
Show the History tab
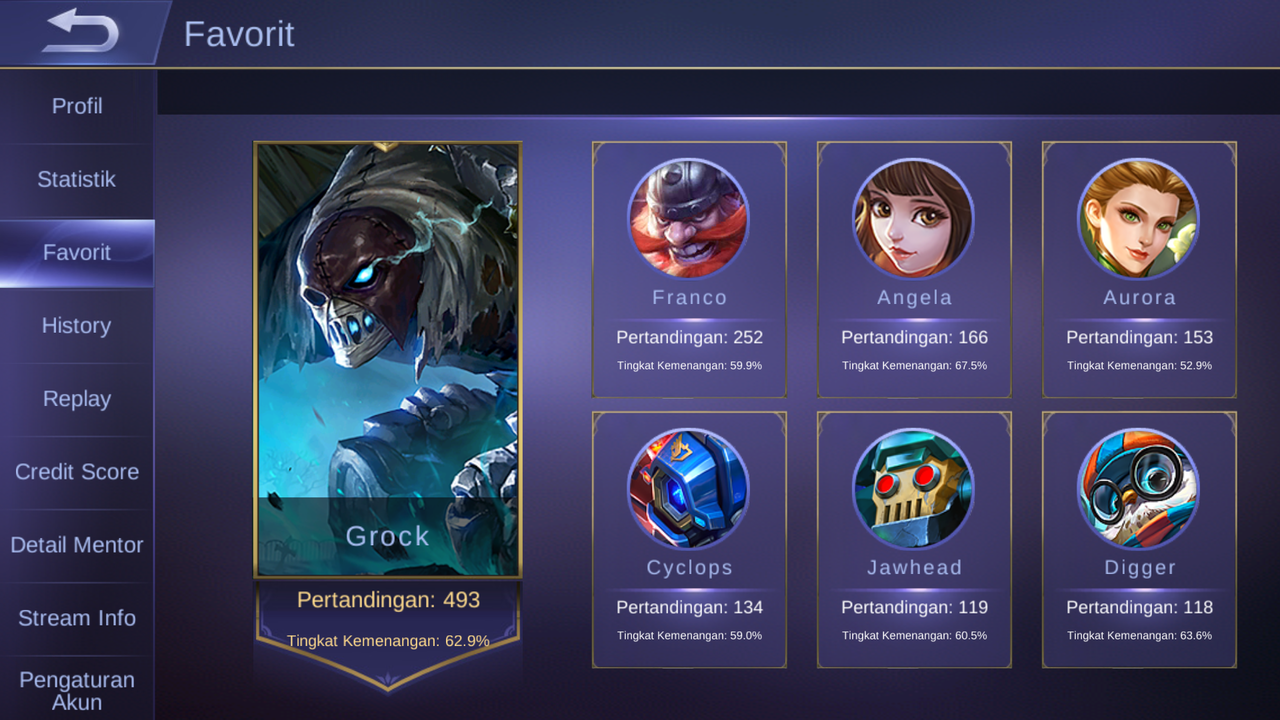(x=77, y=326)
